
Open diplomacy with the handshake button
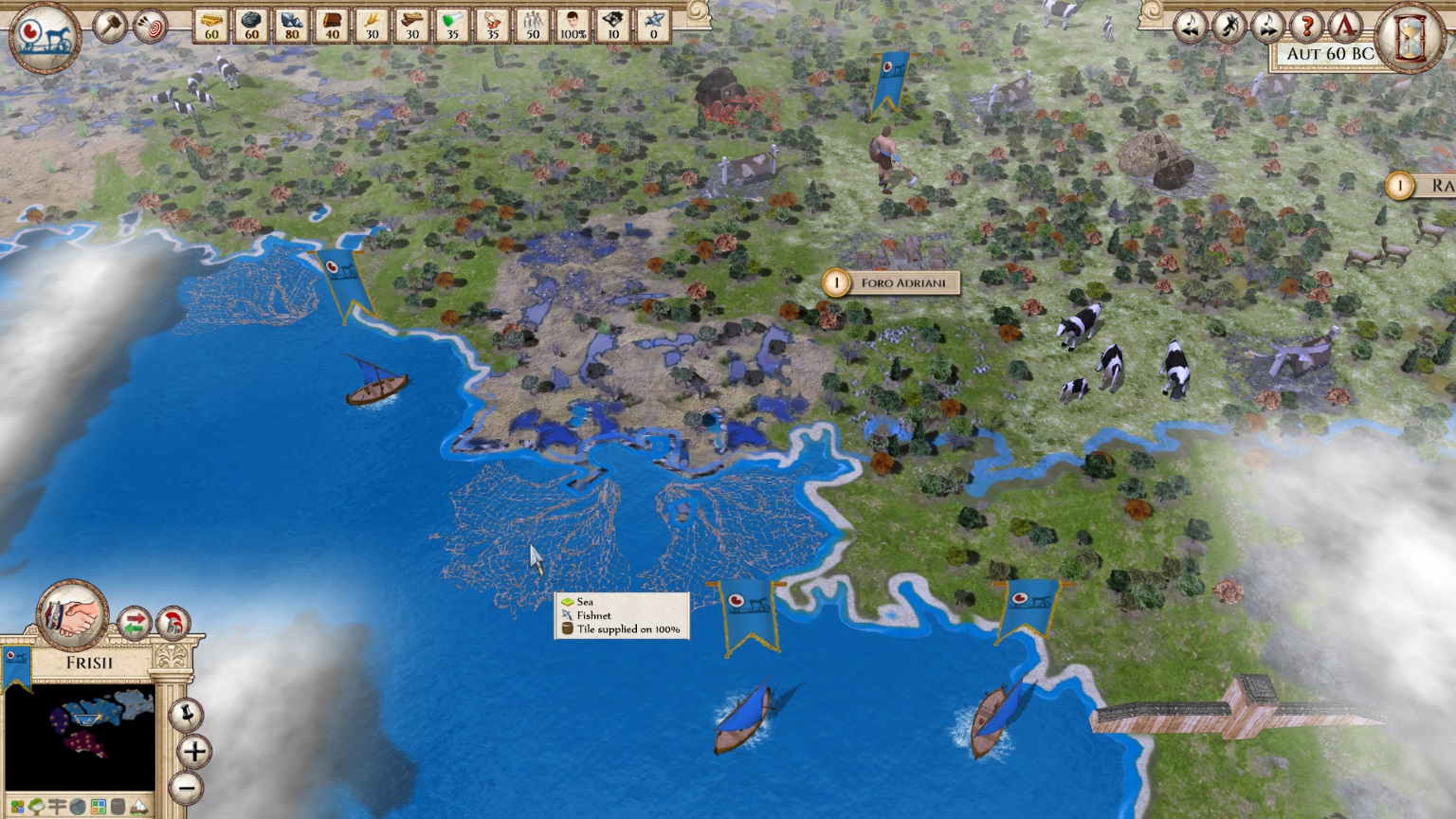tap(71, 612)
